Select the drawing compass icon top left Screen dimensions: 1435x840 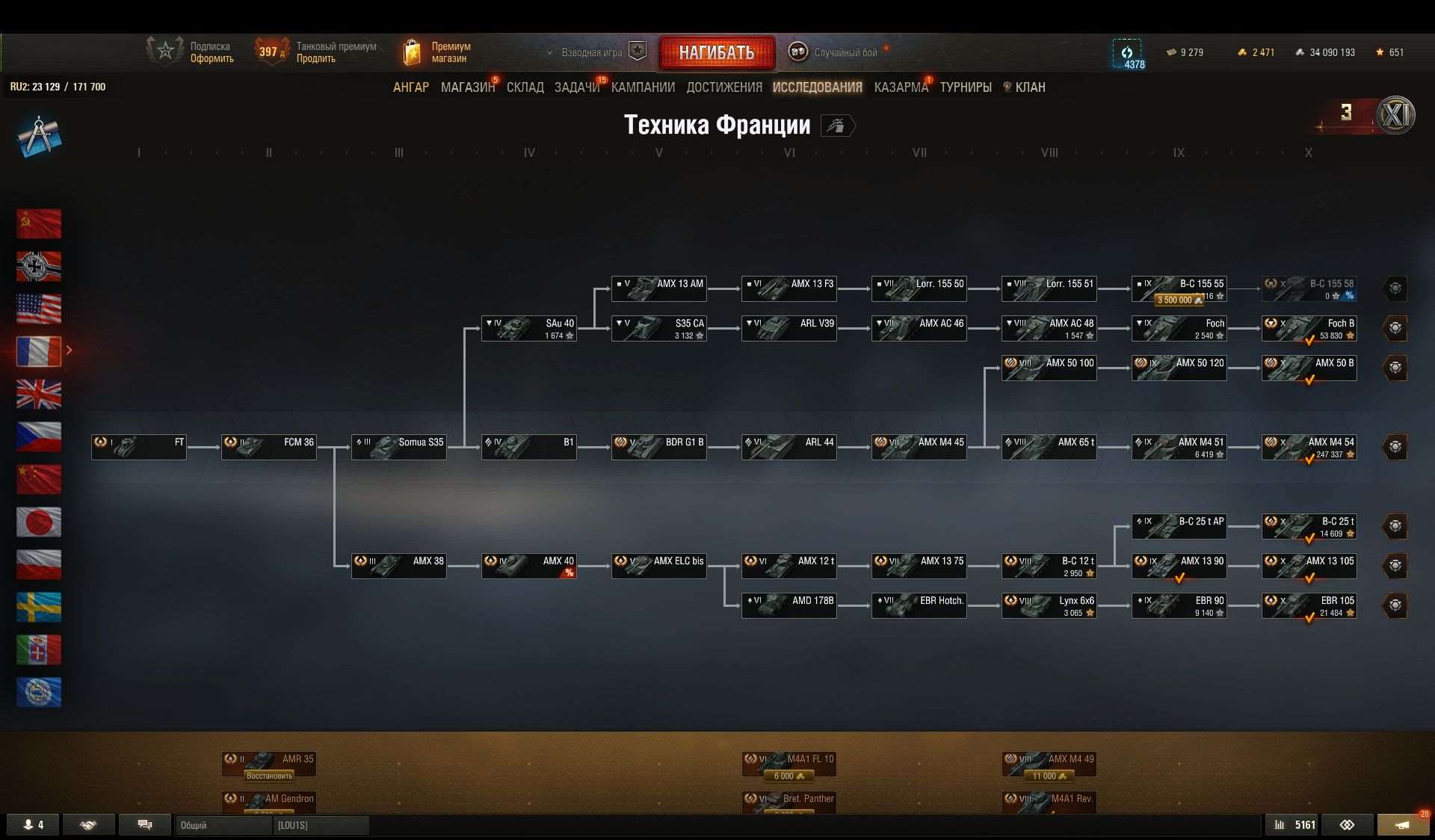click(40, 136)
